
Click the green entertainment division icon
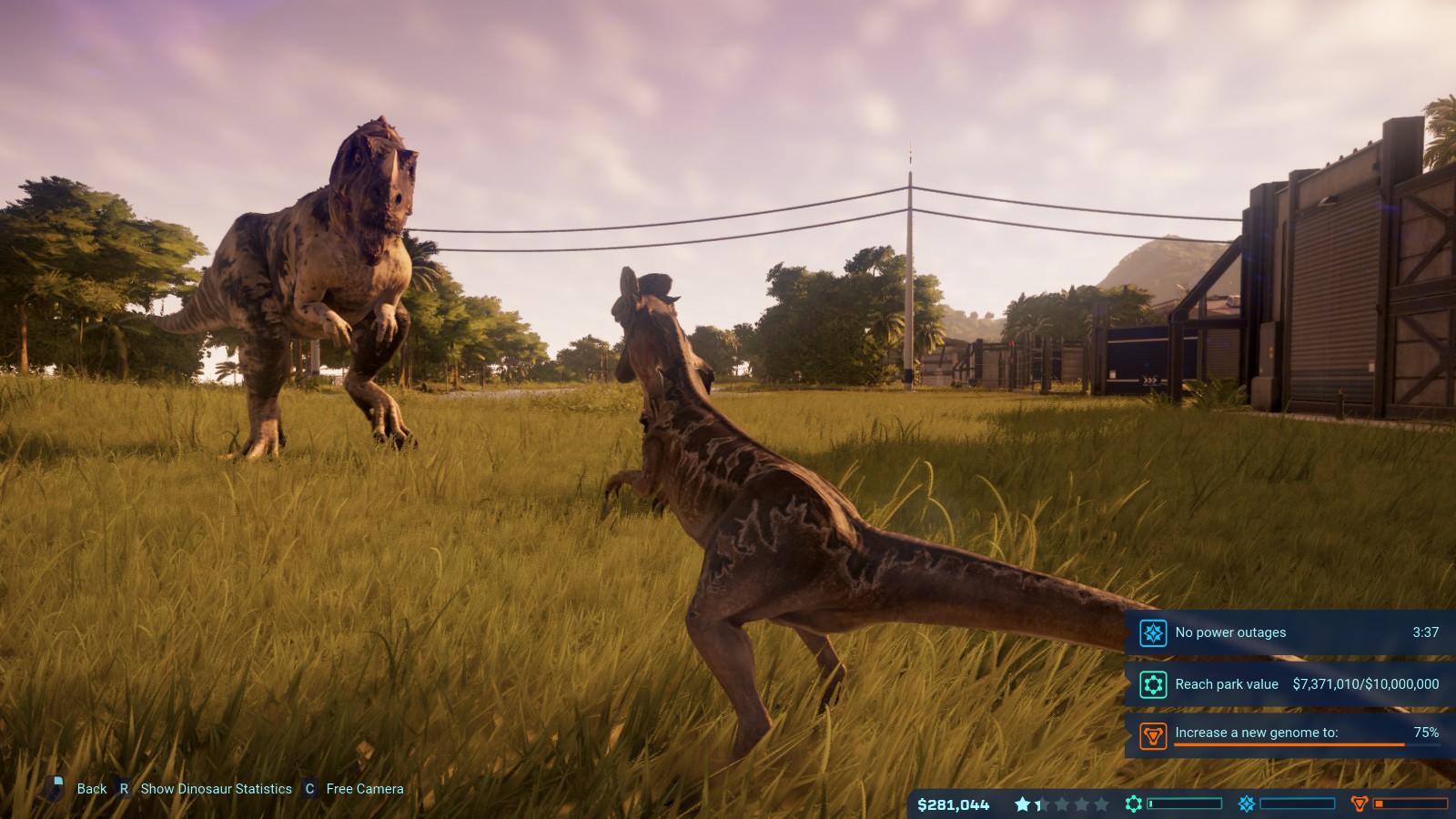coord(1134,804)
